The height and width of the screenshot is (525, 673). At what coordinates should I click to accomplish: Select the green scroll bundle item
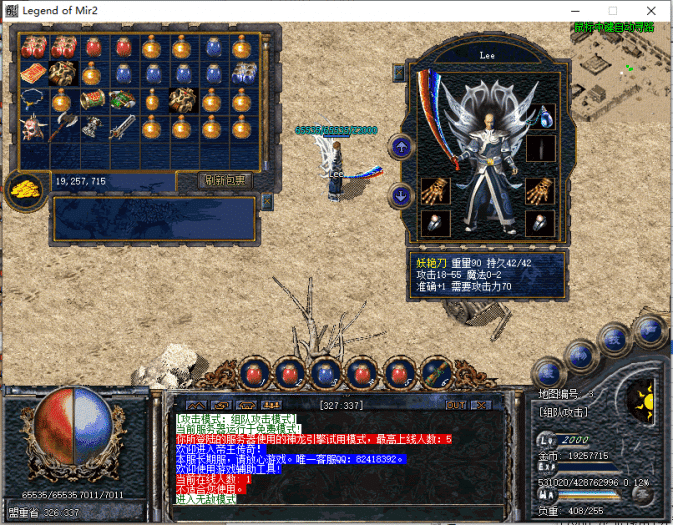click(122, 100)
